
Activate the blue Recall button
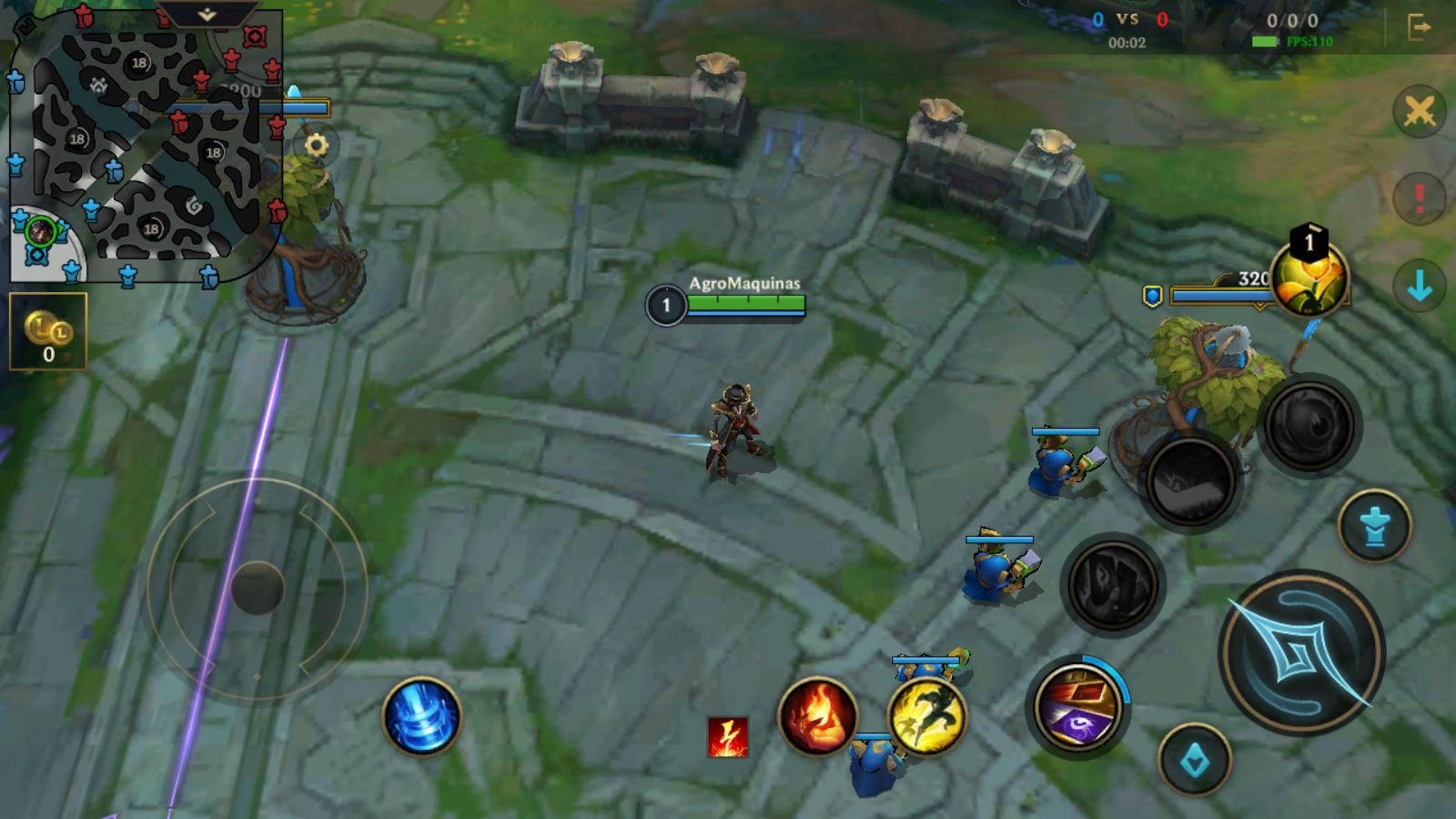pyautogui.click(x=421, y=716)
